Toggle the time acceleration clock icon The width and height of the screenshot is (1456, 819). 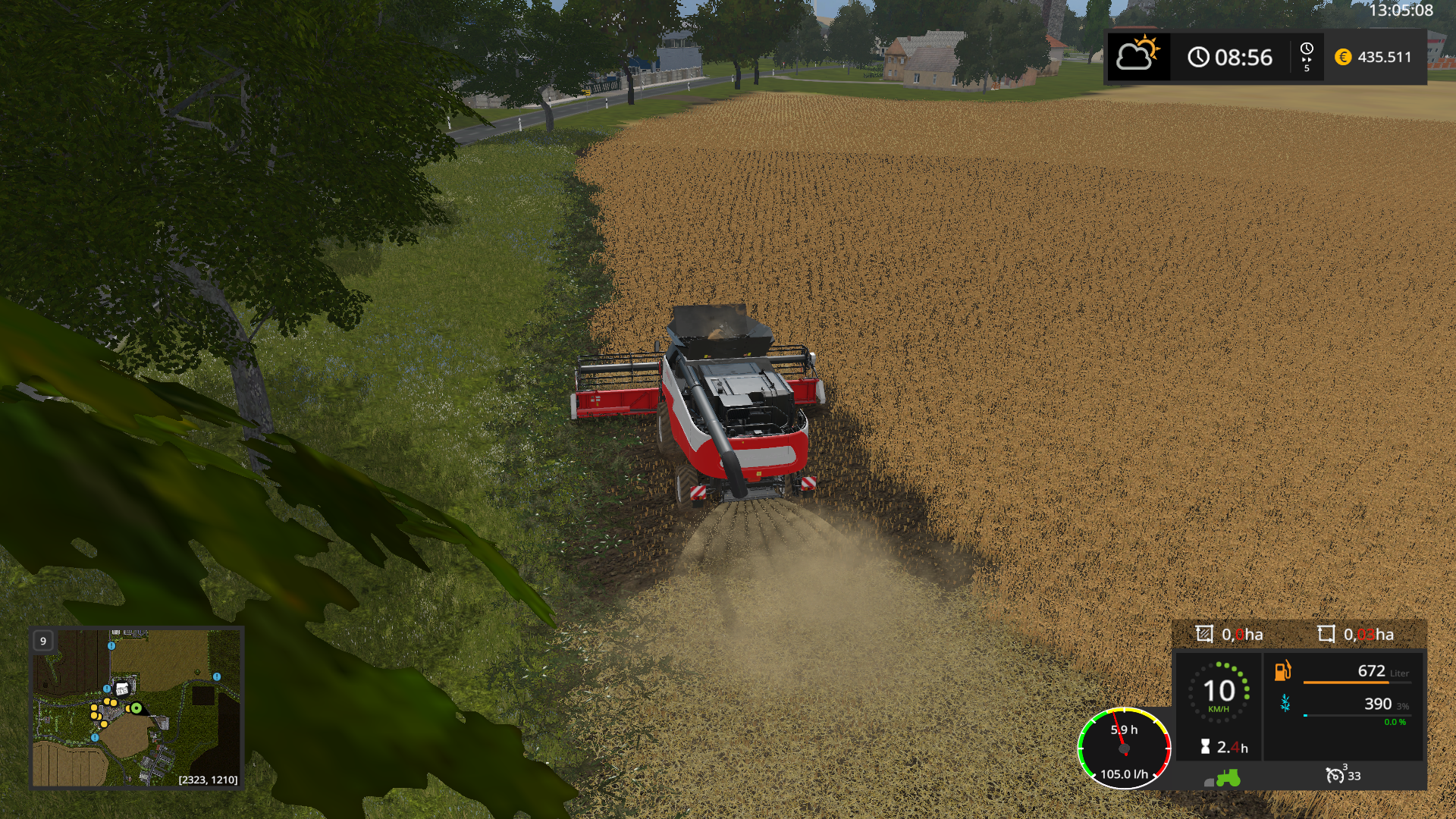[x=1307, y=56]
